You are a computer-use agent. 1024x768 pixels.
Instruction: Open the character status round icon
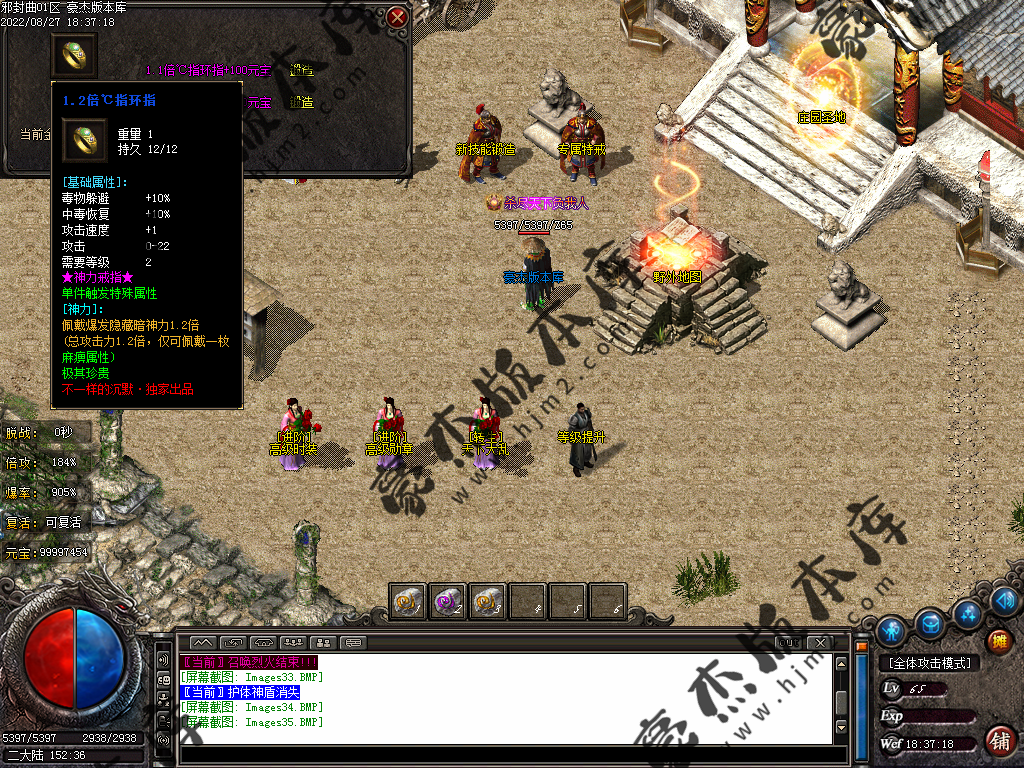(x=891, y=629)
